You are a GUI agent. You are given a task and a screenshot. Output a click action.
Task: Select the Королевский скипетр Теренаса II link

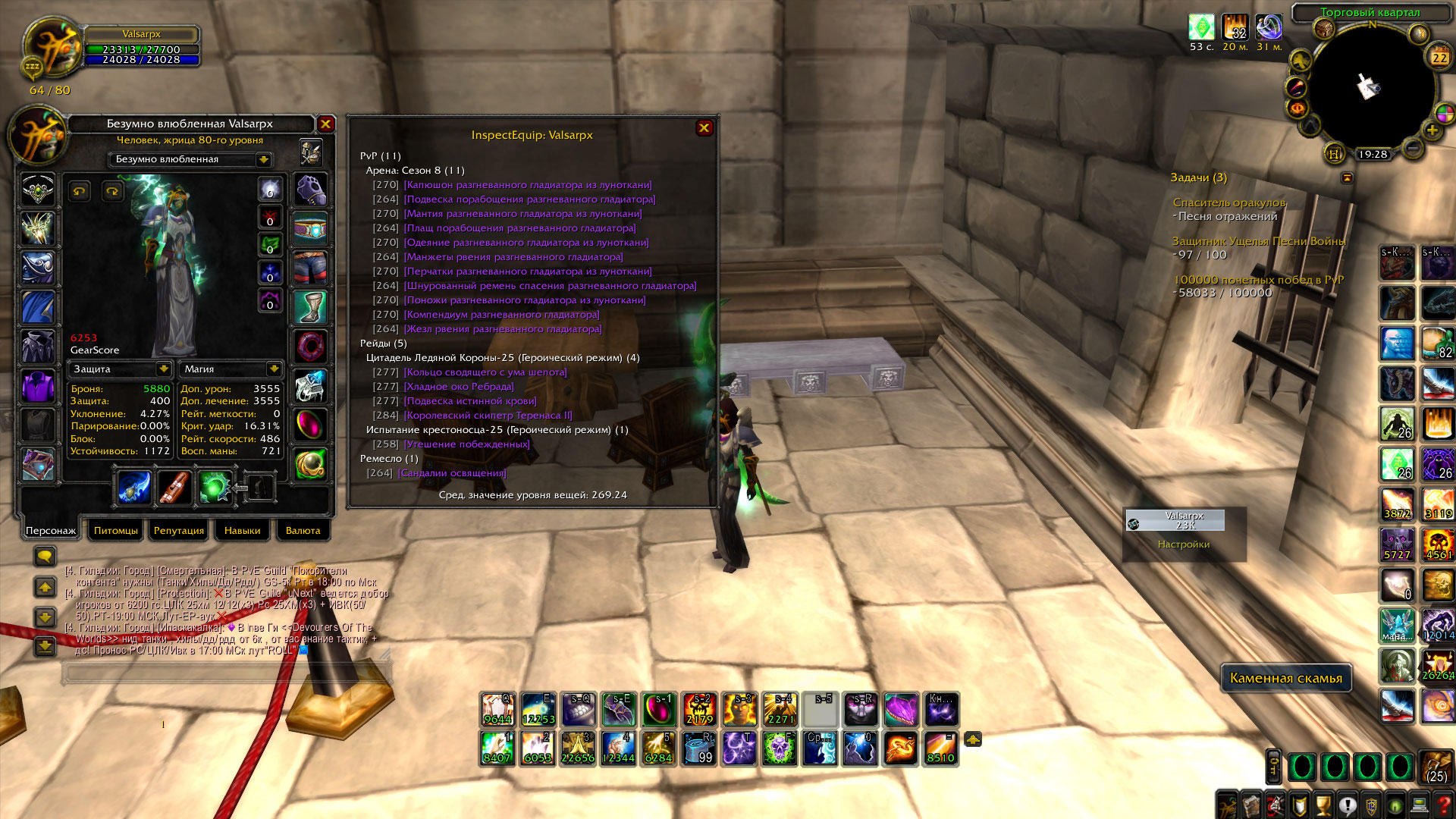click(x=488, y=416)
